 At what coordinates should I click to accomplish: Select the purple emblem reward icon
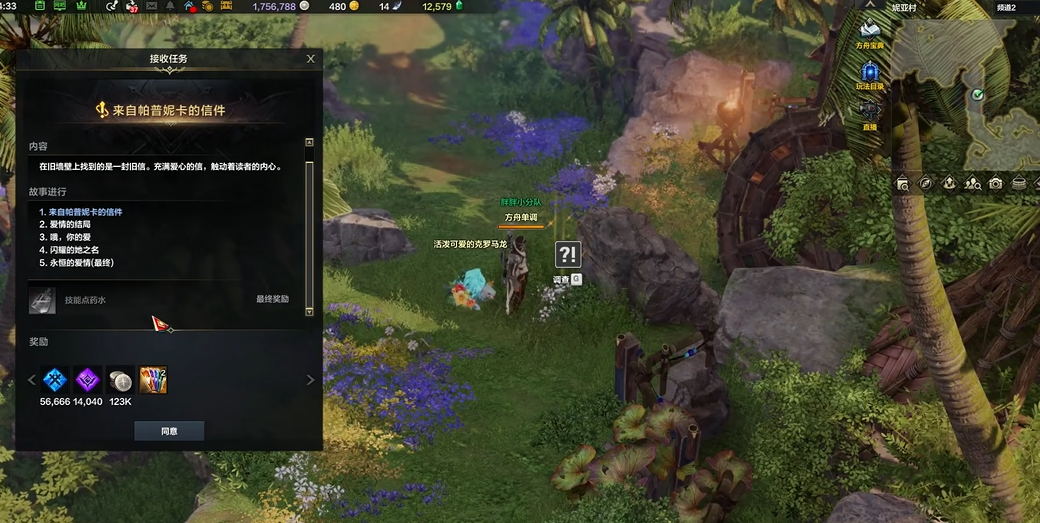coord(88,379)
